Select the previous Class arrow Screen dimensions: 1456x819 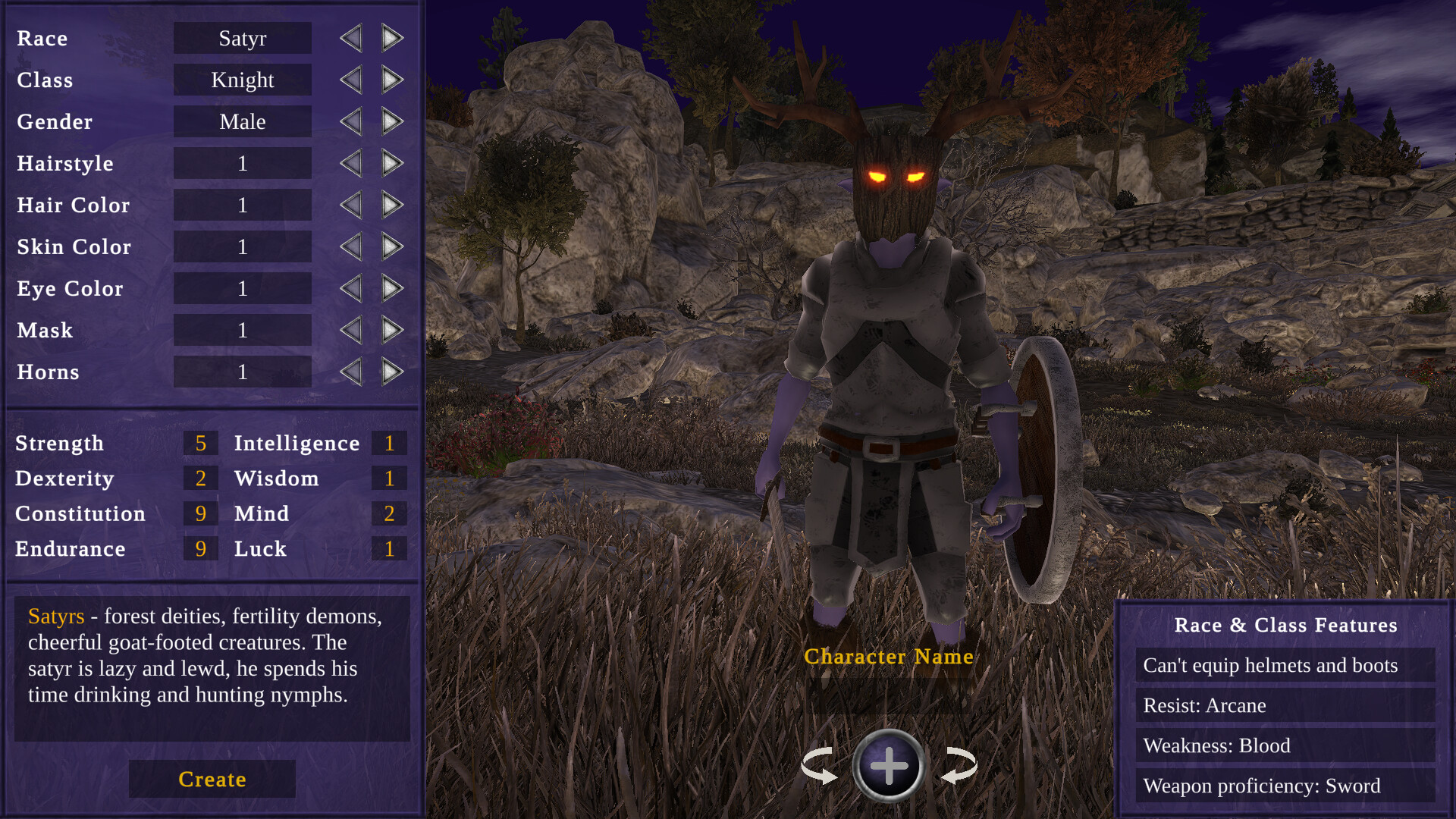(x=350, y=80)
